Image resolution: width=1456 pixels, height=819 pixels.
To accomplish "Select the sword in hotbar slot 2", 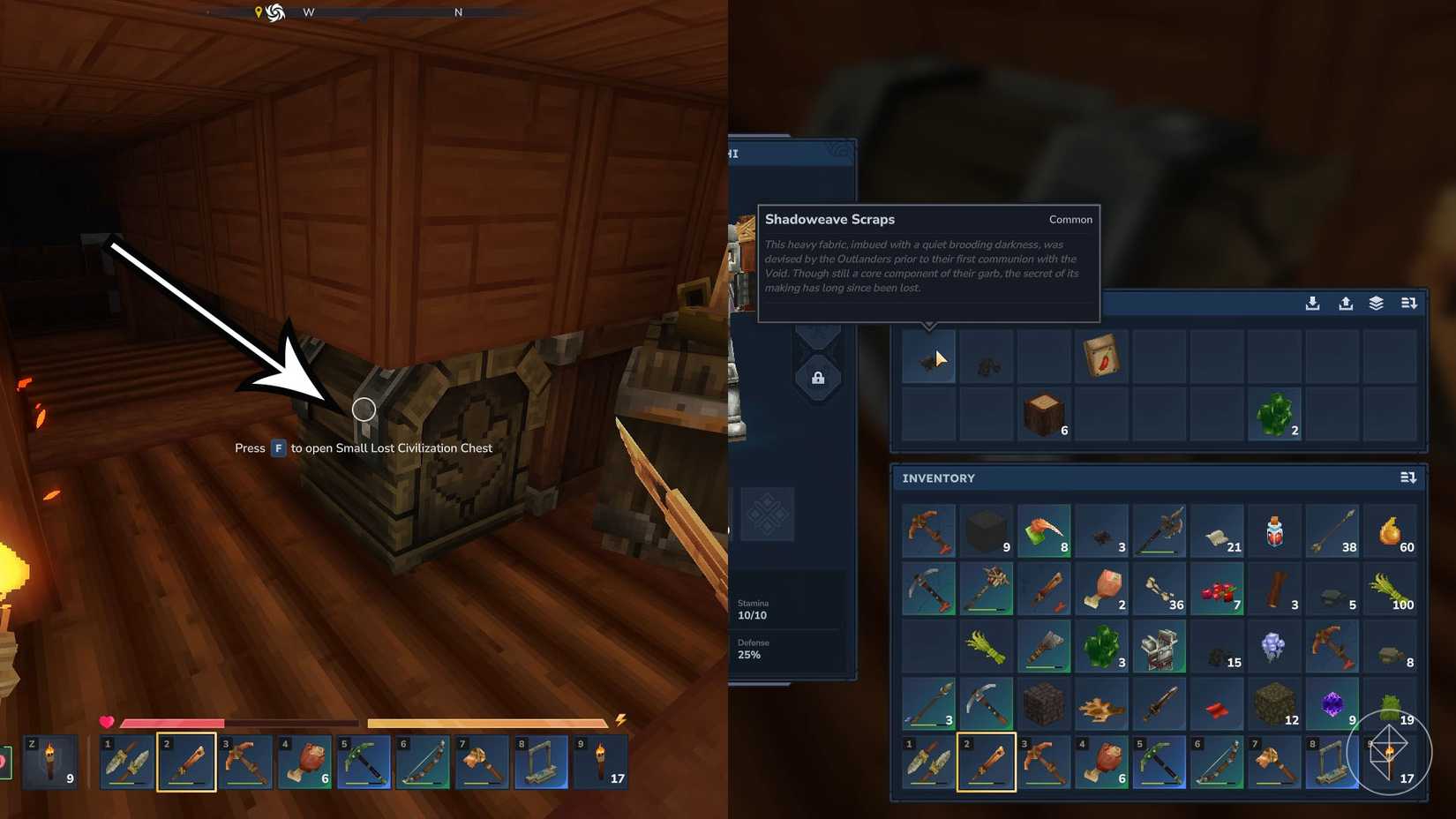I will [185, 762].
